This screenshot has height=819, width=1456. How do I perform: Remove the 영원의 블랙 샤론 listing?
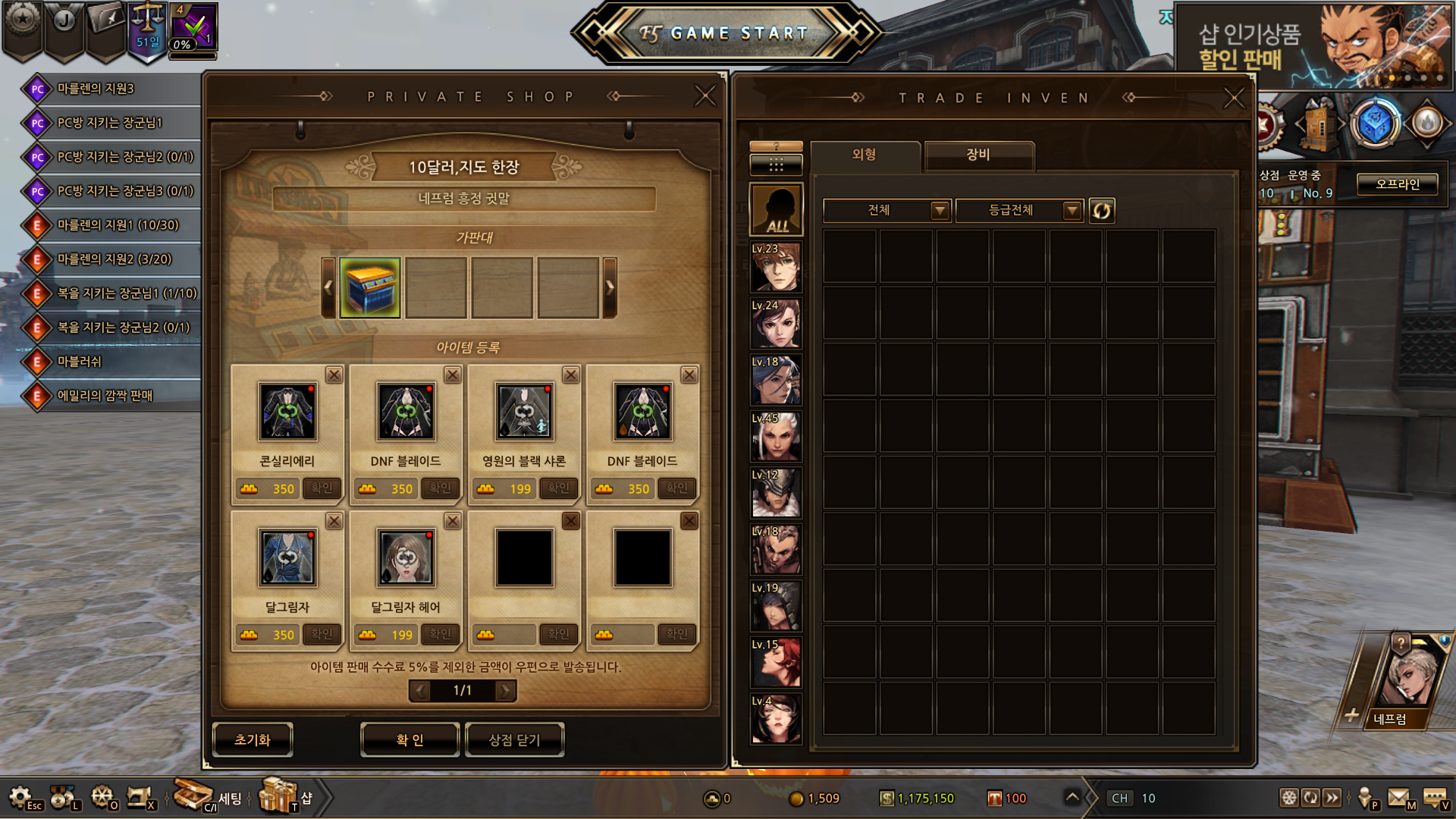571,375
